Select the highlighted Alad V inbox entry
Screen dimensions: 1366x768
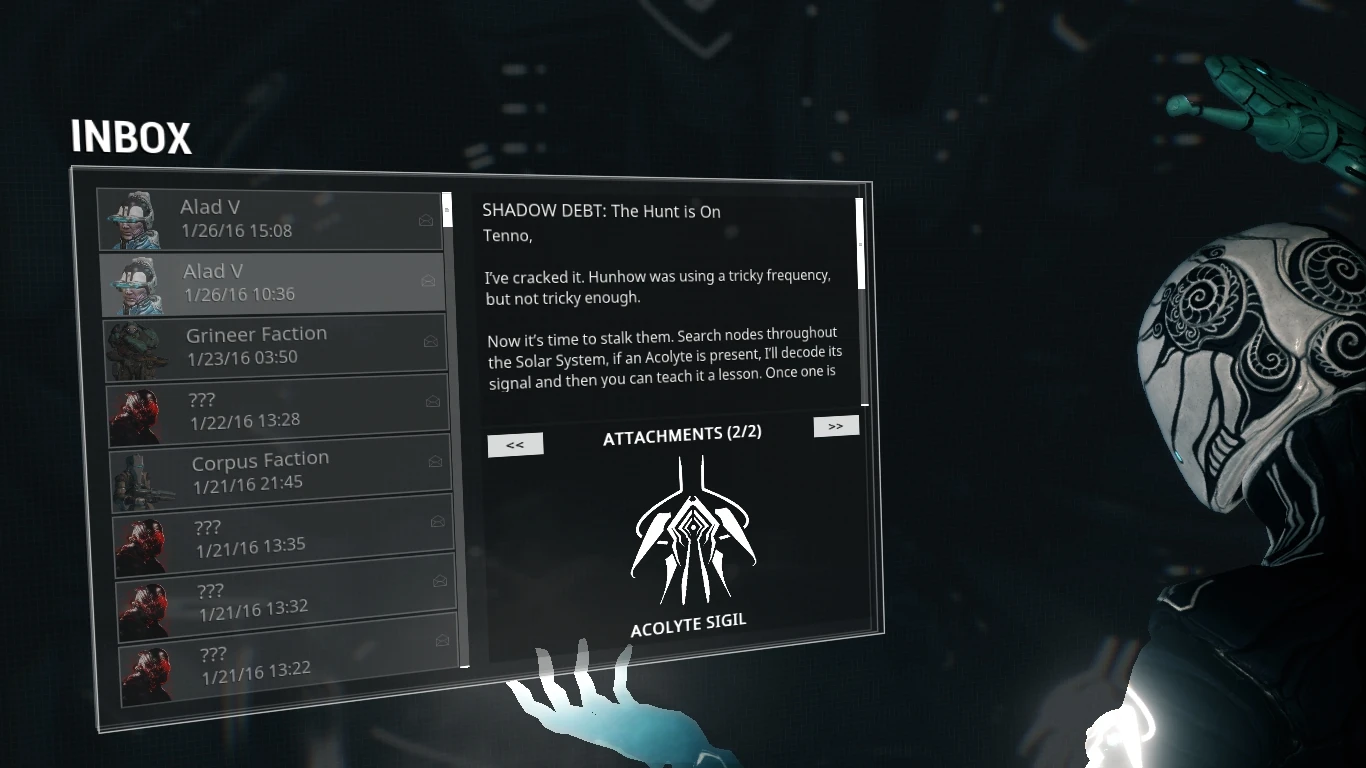pyautogui.click(x=270, y=282)
